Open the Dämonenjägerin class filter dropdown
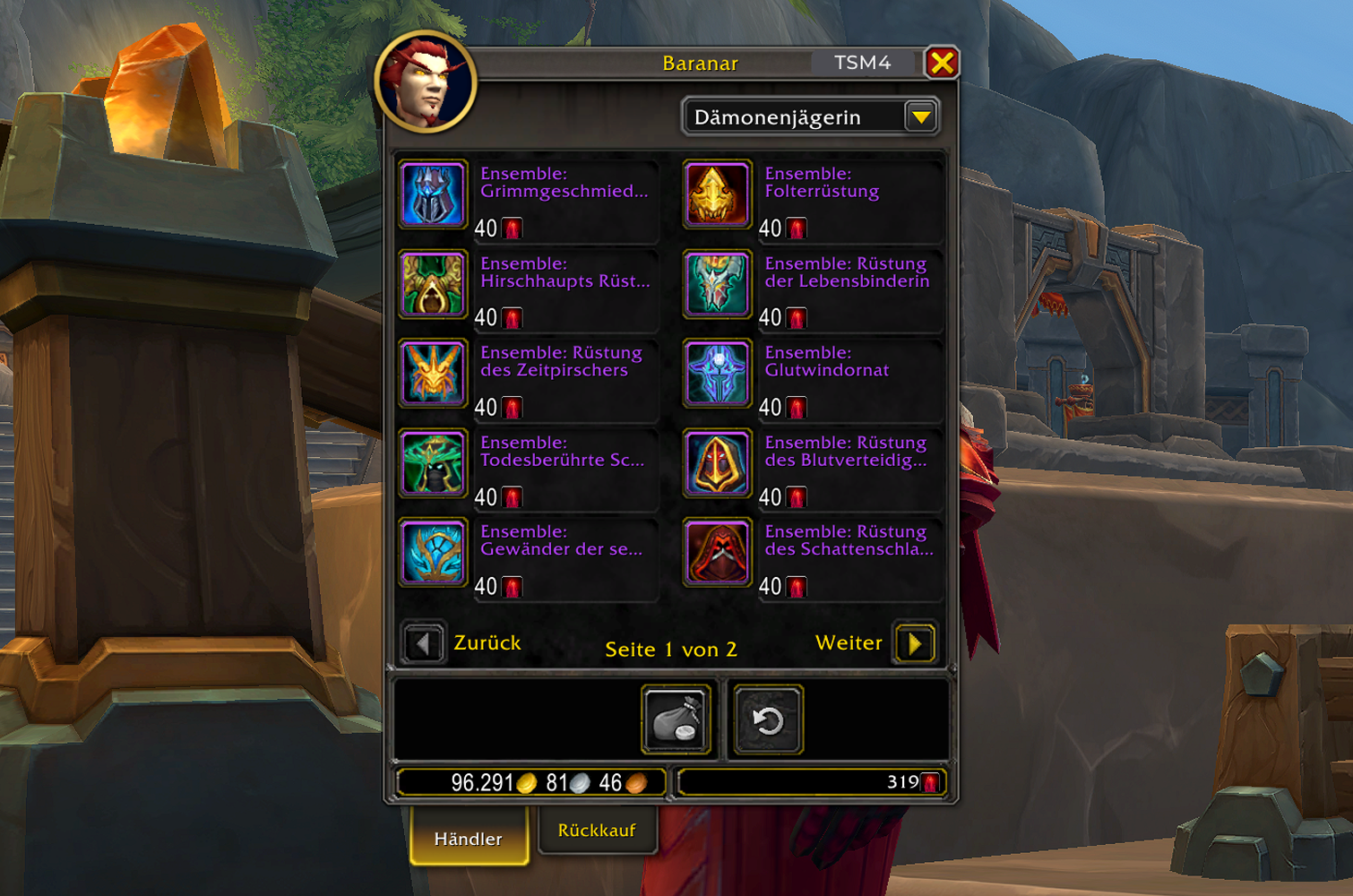This screenshot has height=896, width=1353. tap(920, 117)
